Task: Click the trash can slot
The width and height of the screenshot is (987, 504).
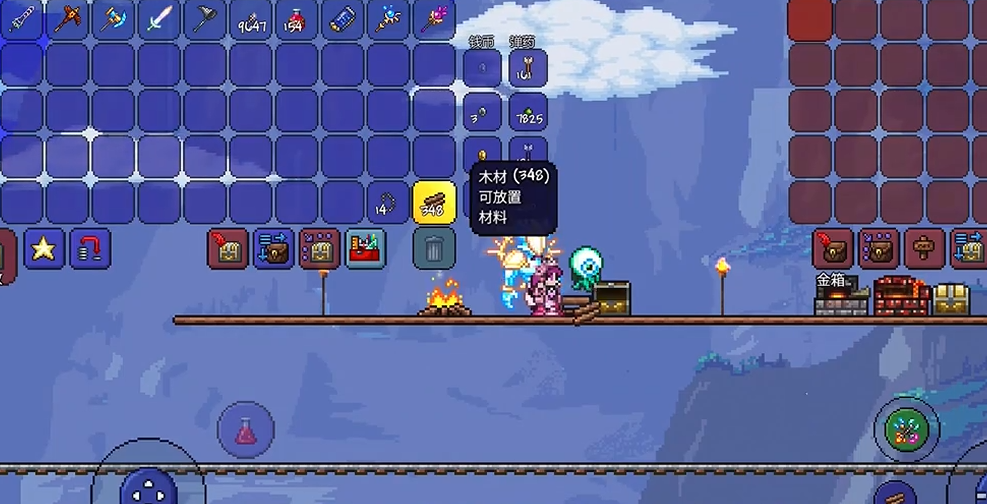Action: (434, 248)
